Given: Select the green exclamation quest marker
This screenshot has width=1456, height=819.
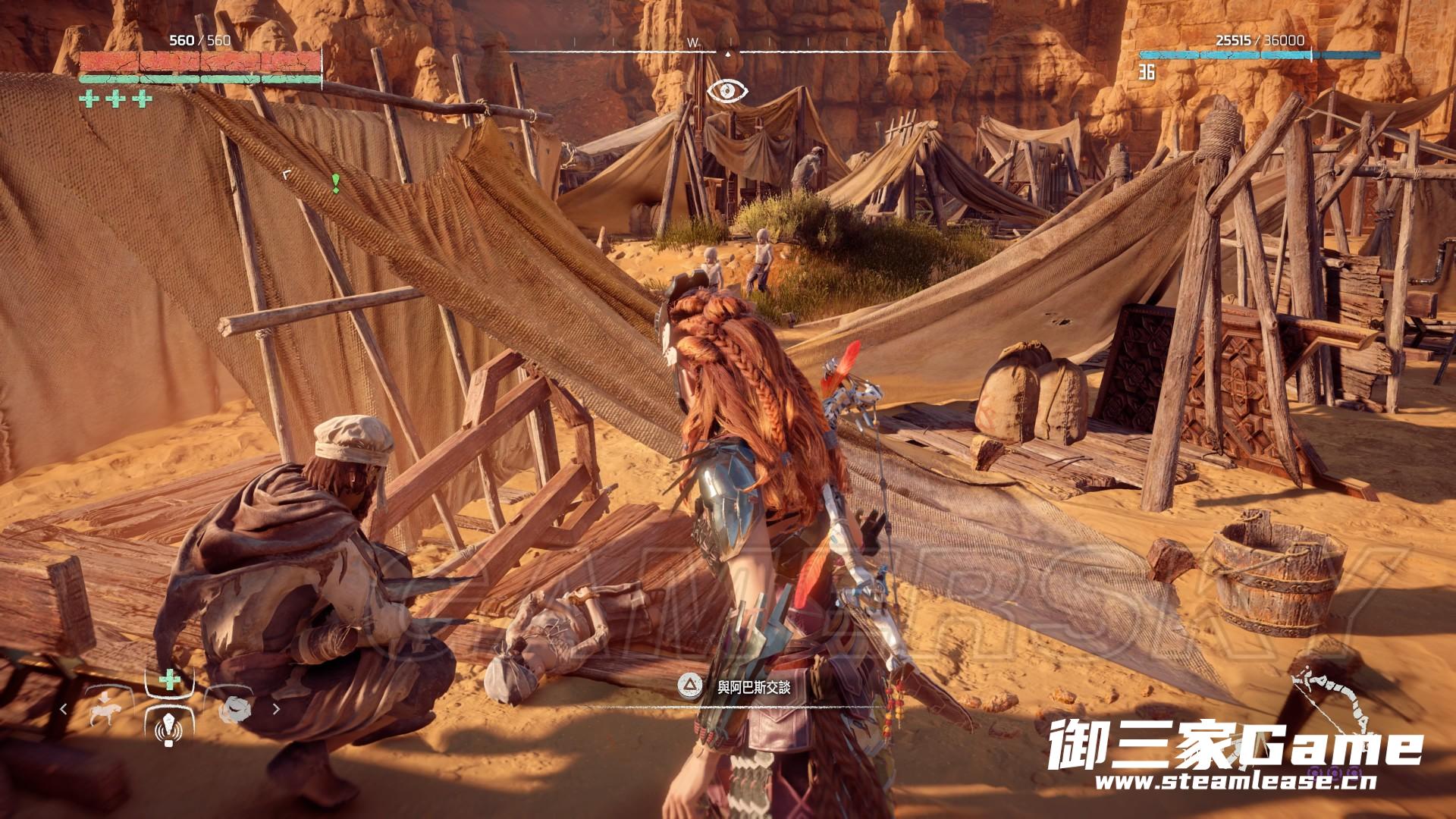Looking at the screenshot, I should click(335, 182).
